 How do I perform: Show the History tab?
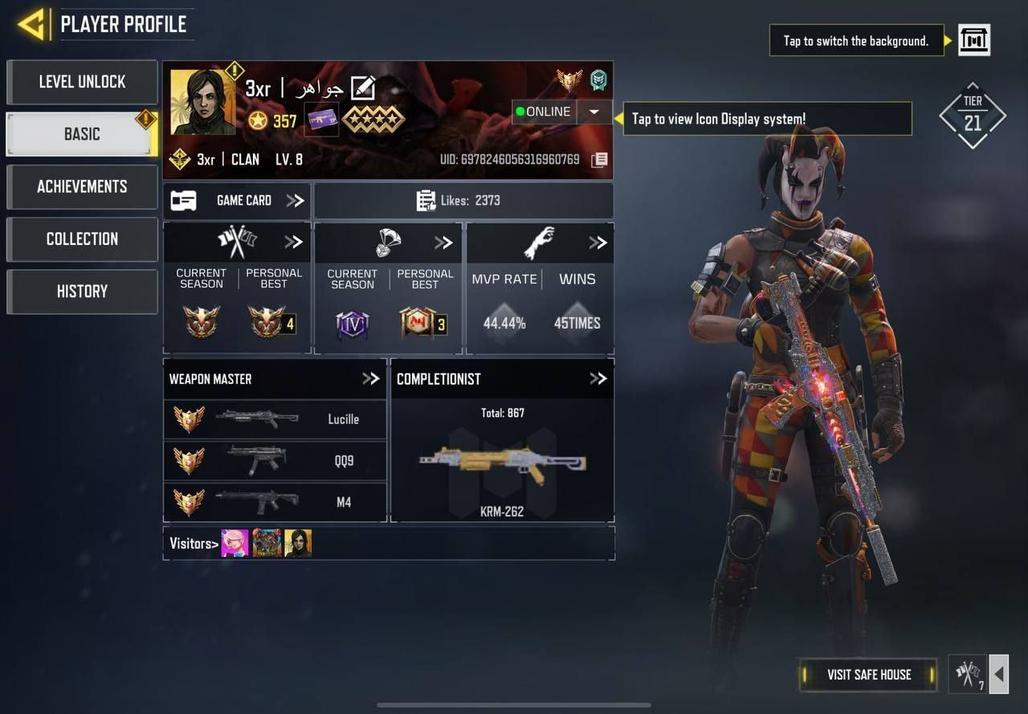(x=82, y=292)
